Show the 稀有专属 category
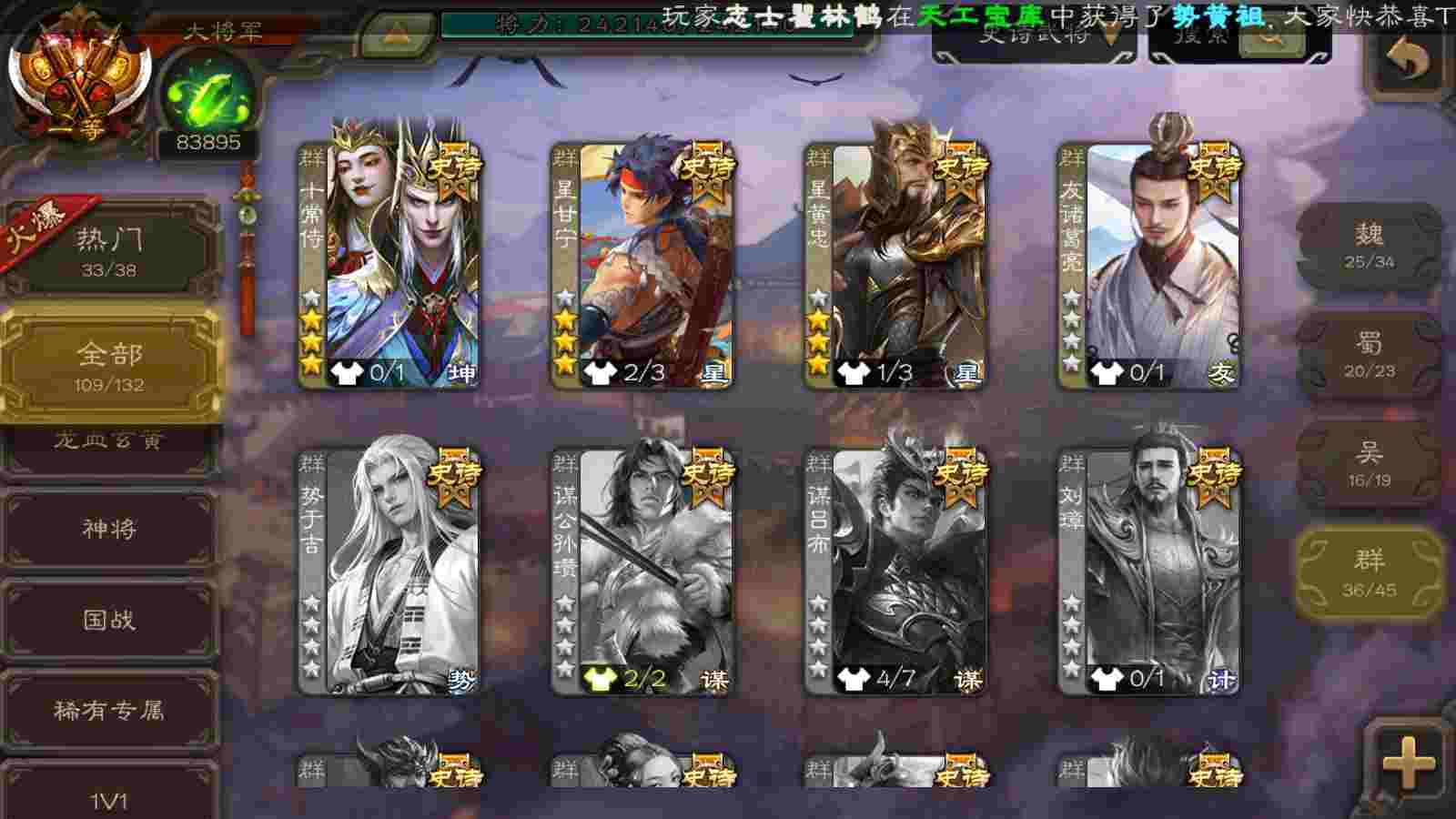Viewport: 1456px width, 819px height. [109, 711]
